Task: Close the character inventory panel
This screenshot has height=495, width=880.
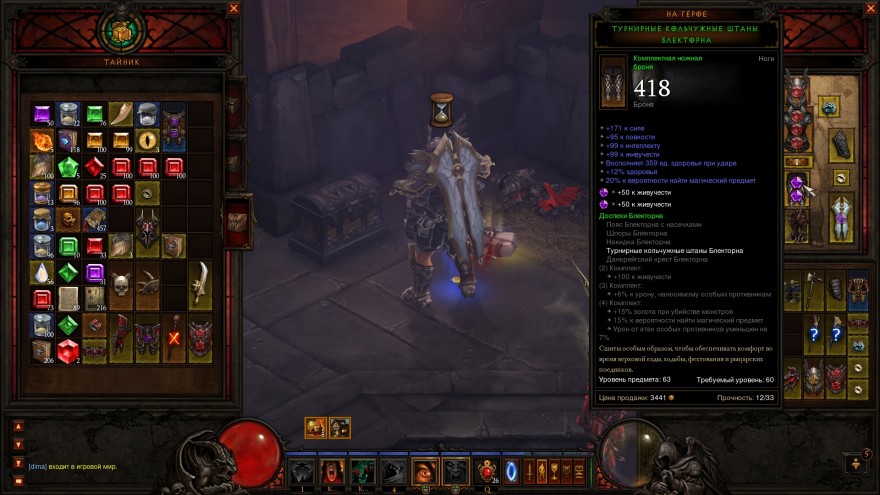Action: click(866, 9)
